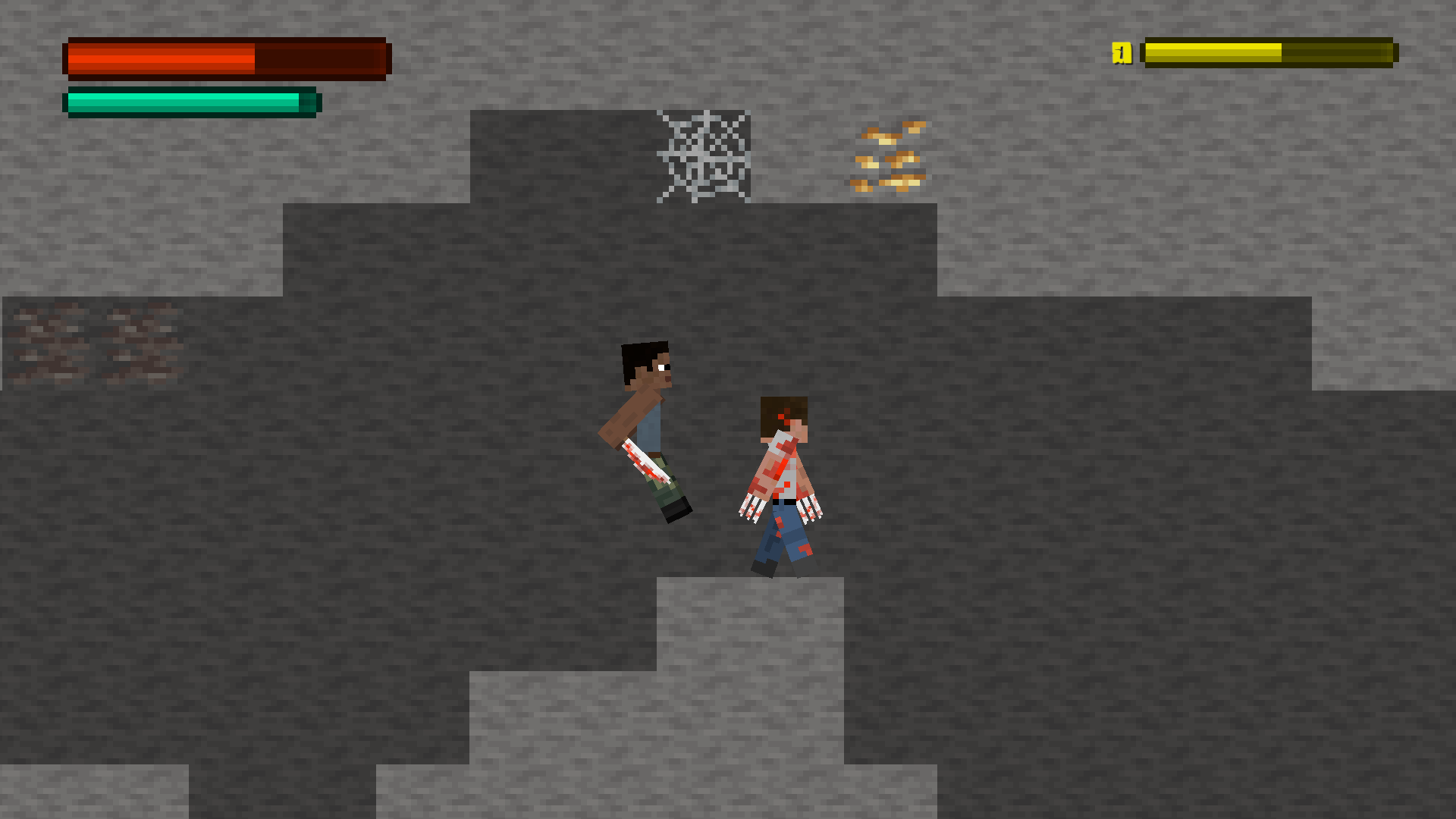
Task: Click the zombie's clawed left hand
Action: (x=749, y=508)
